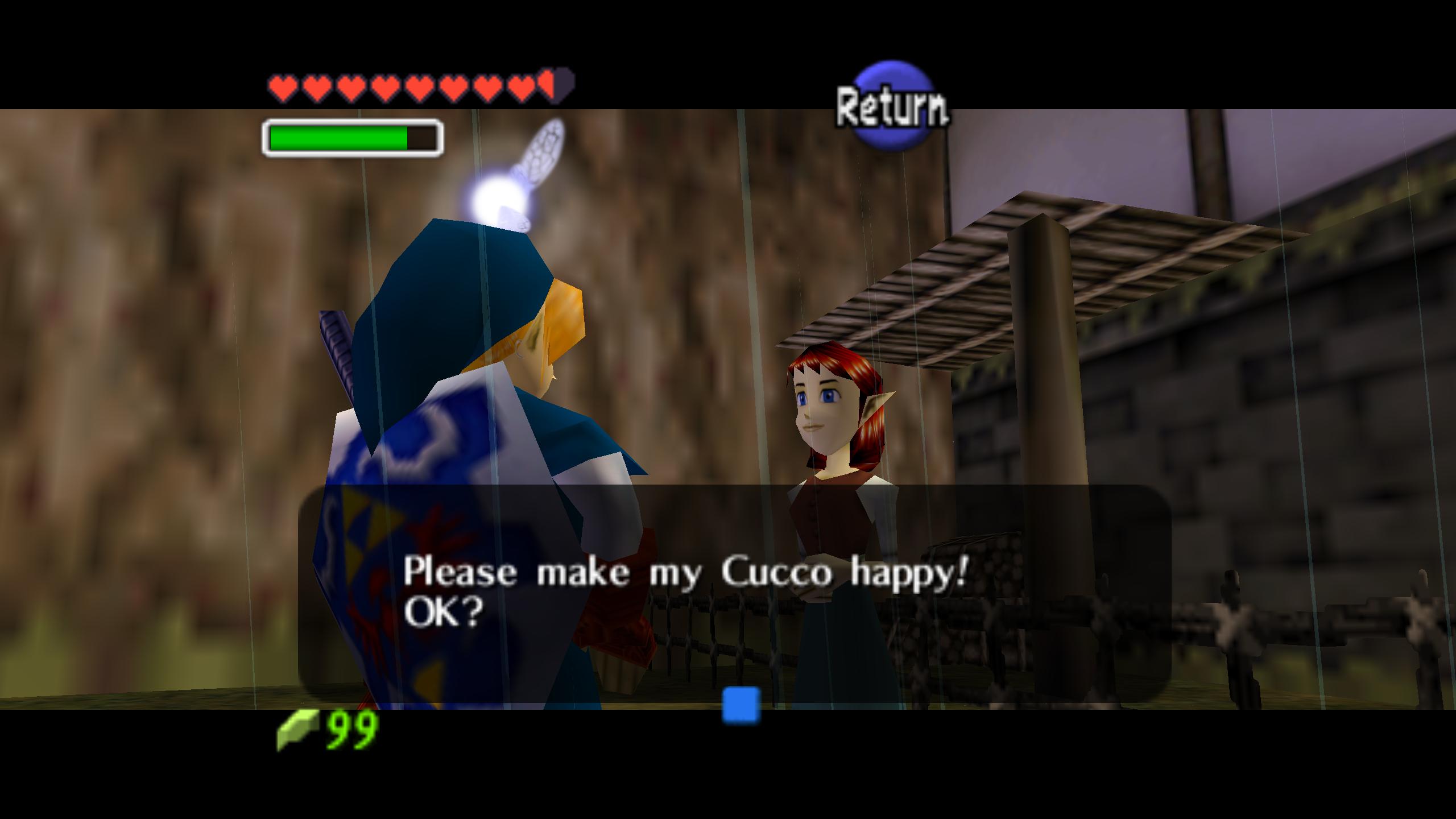Advance dialogue via the blue square indicator

[741, 705]
